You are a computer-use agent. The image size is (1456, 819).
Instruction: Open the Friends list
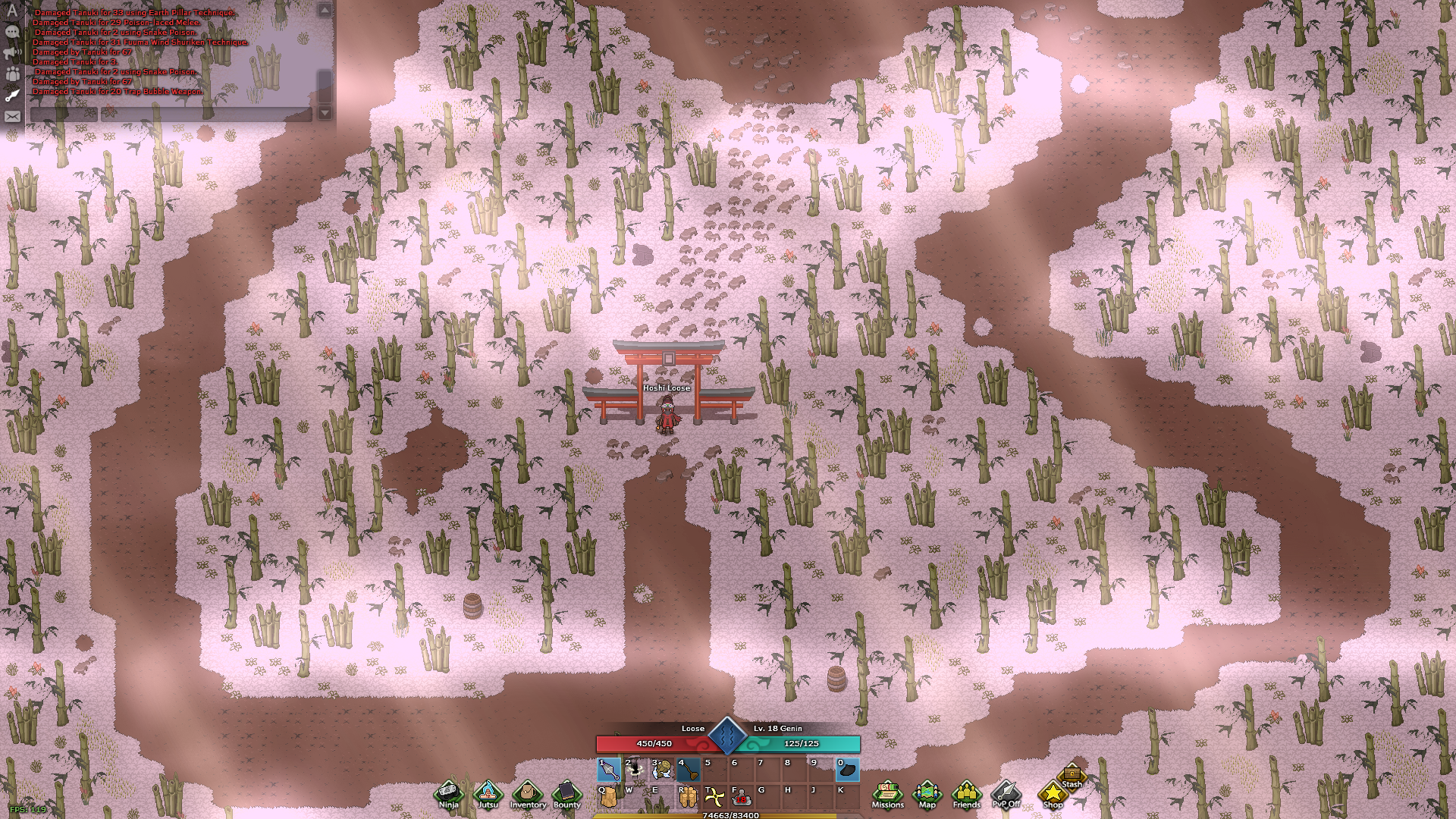[966, 794]
